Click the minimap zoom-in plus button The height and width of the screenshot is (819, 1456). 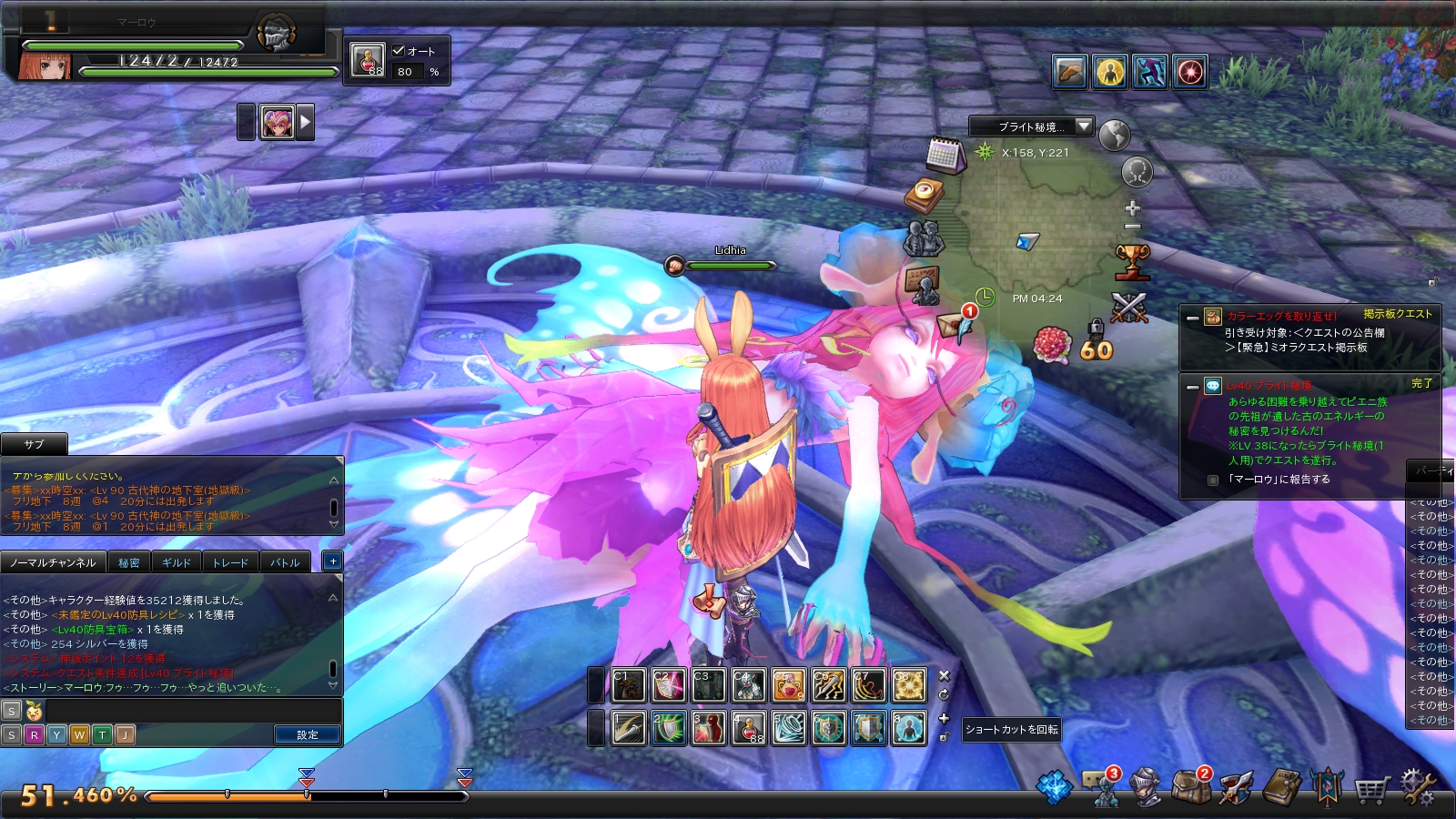point(1133,207)
